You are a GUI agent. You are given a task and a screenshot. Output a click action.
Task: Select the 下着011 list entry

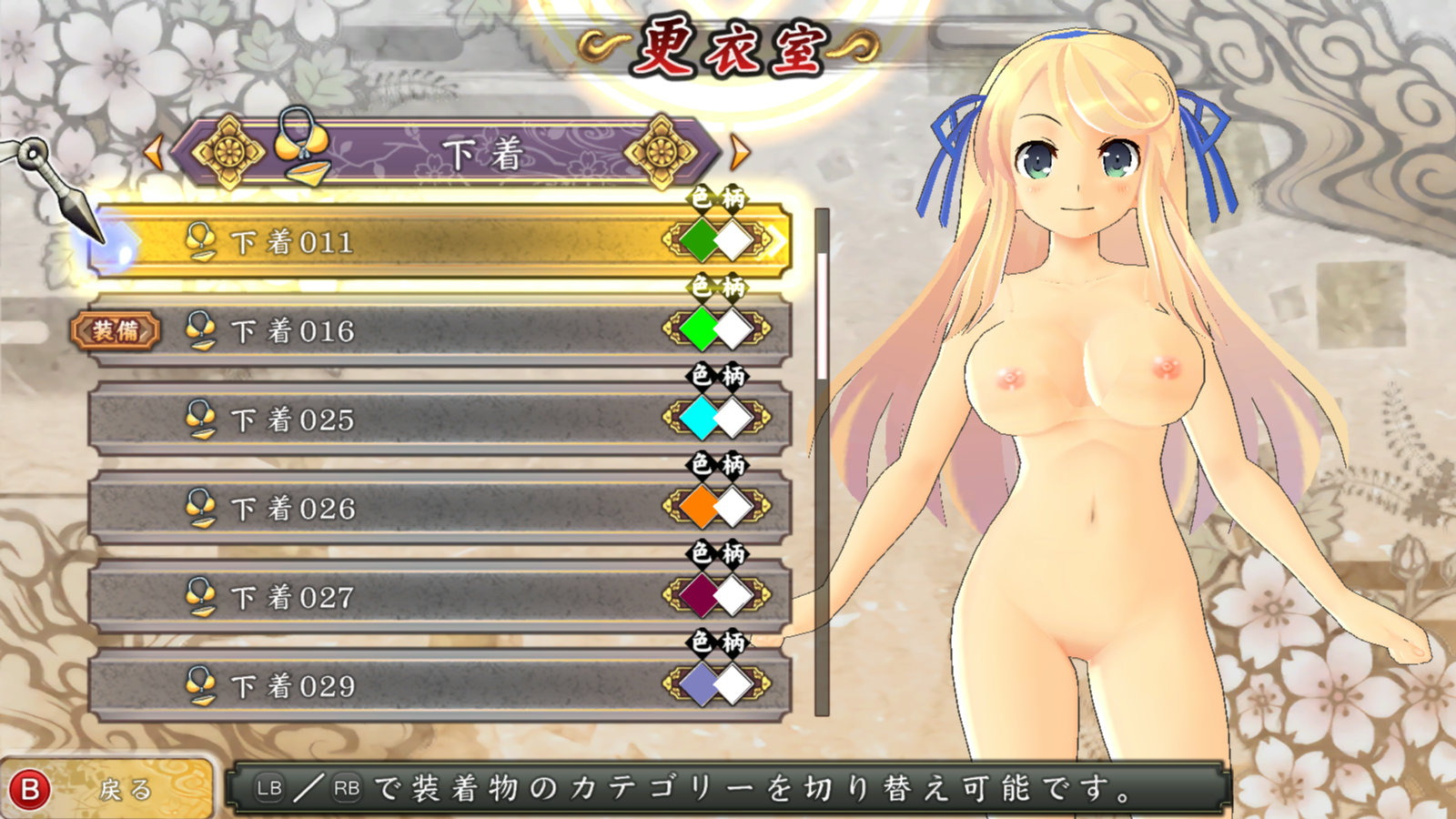tap(409, 242)
